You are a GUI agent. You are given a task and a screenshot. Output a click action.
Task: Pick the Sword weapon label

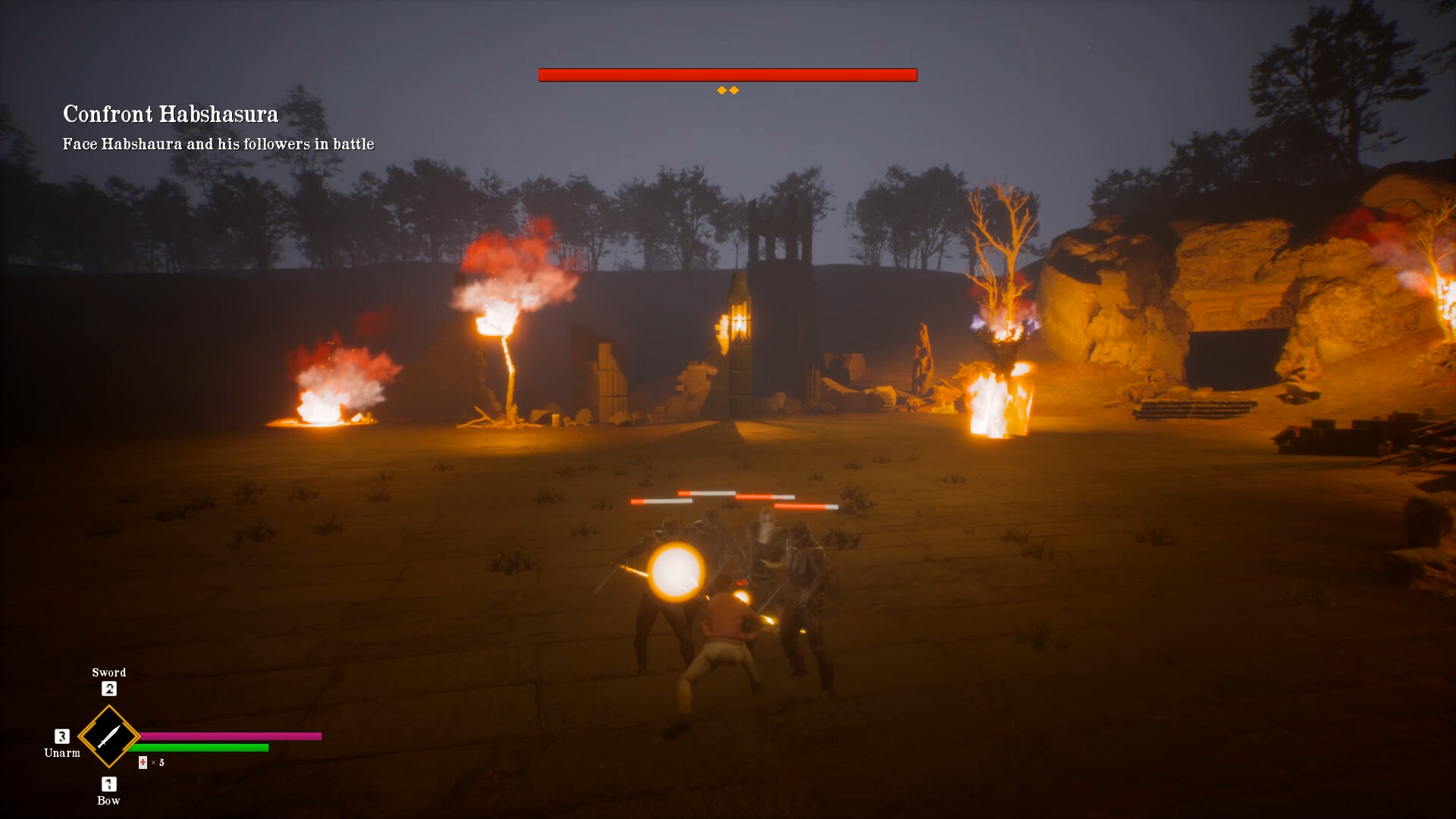point(108,672)
